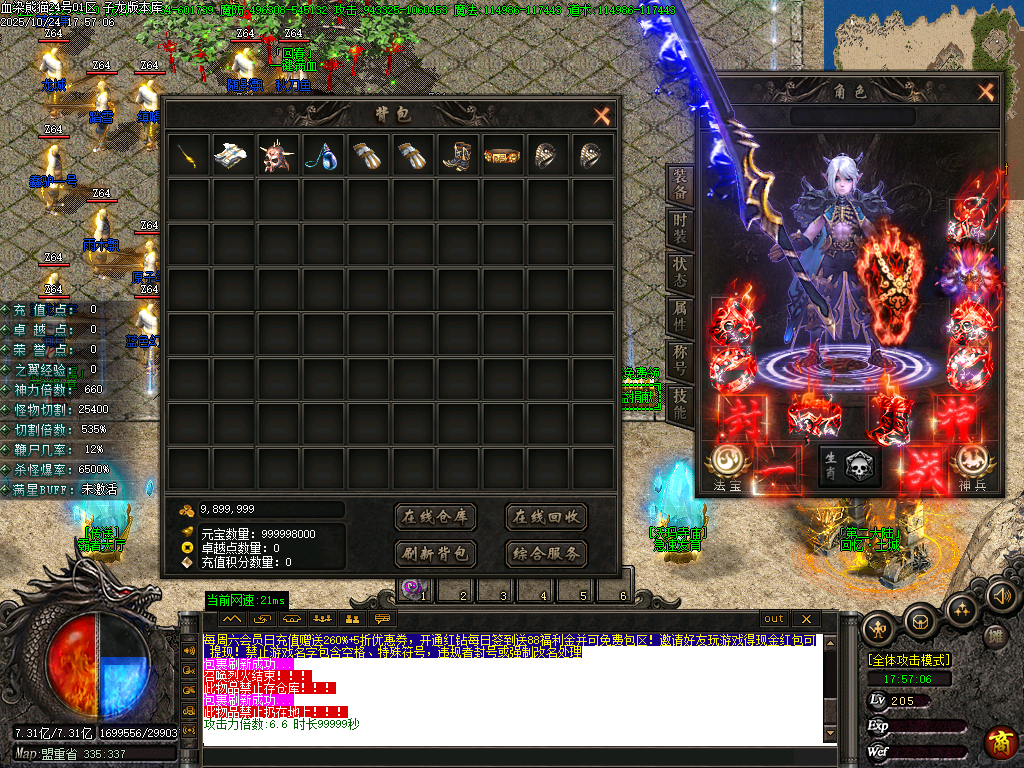Click the 在线回收 online recycle button
Image resolution: width=1024 pixels, height=768 pixels.
point(545,517)
